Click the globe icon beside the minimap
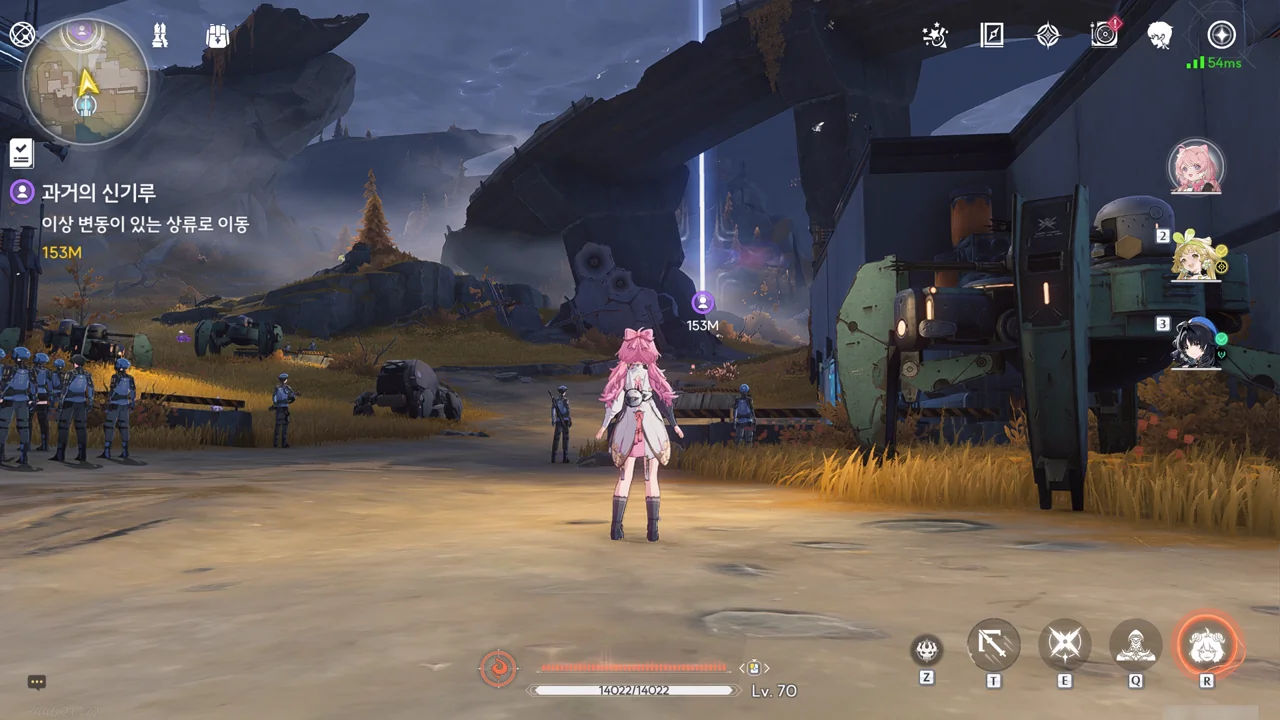 (x=22, y=35)
